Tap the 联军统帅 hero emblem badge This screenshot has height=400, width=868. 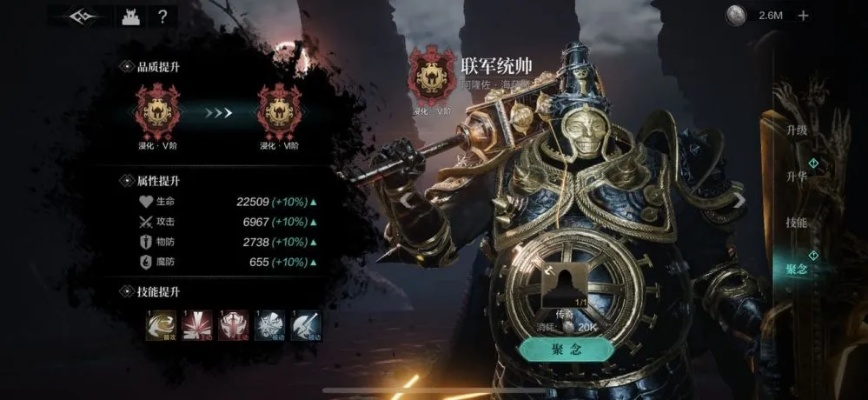click(432, 77)
